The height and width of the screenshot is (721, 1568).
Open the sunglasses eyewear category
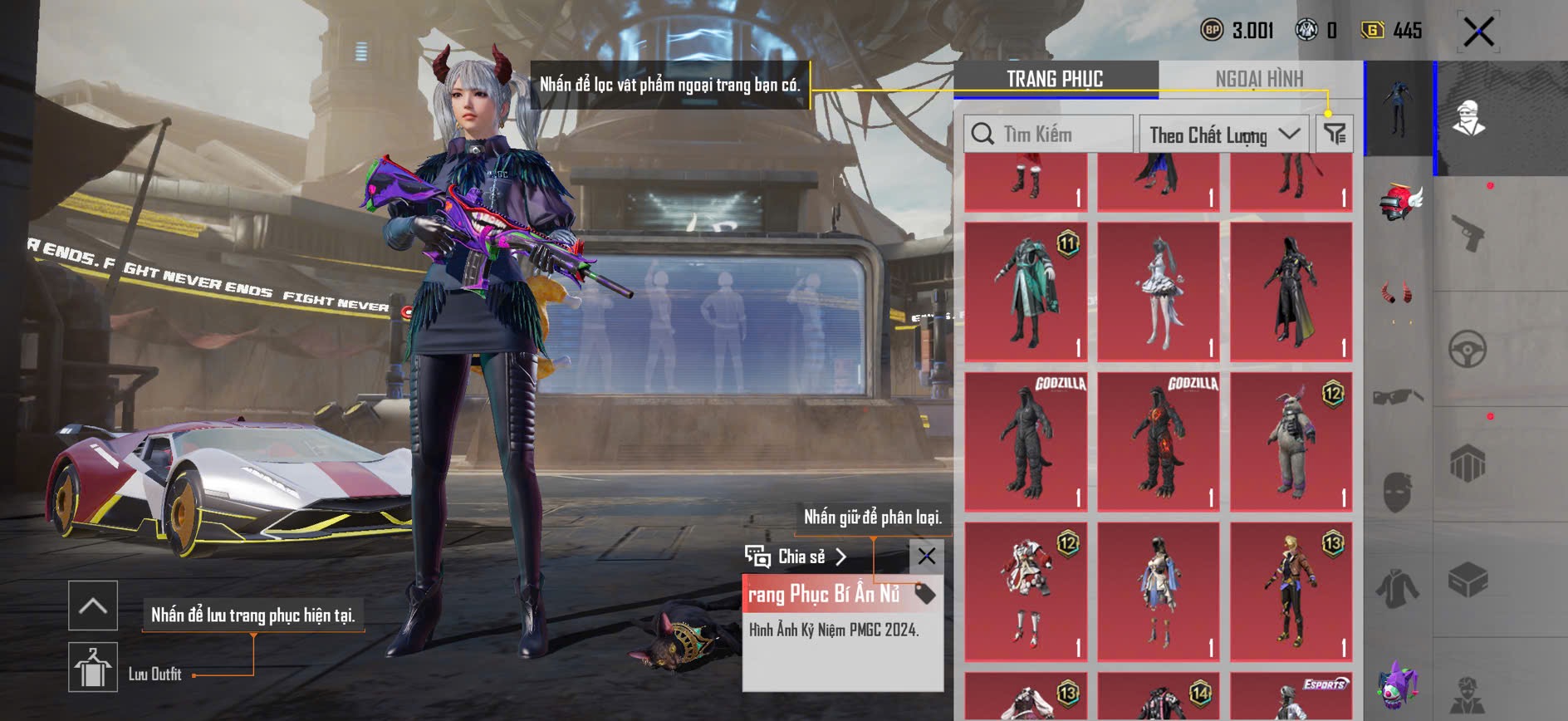(1399, 396)
